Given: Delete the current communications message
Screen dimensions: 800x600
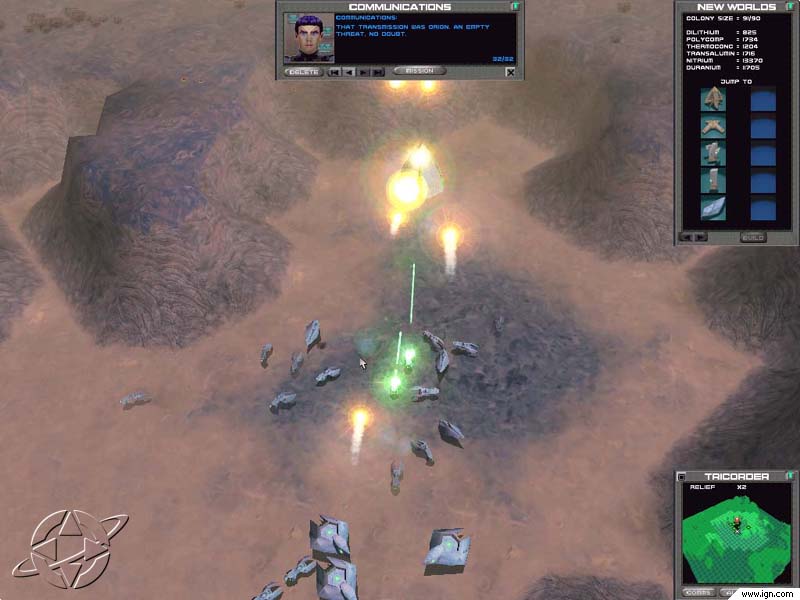Looking at the screenshot, I should click(x=301, y=72).
